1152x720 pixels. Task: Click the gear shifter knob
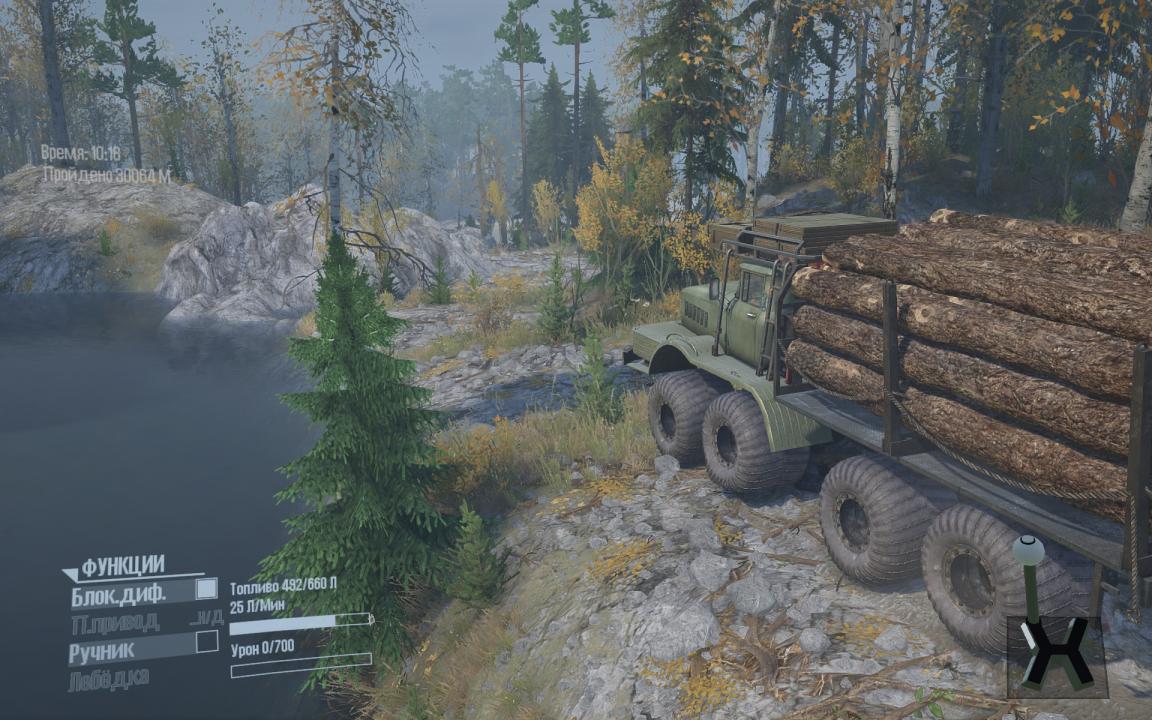[1028, 550]
